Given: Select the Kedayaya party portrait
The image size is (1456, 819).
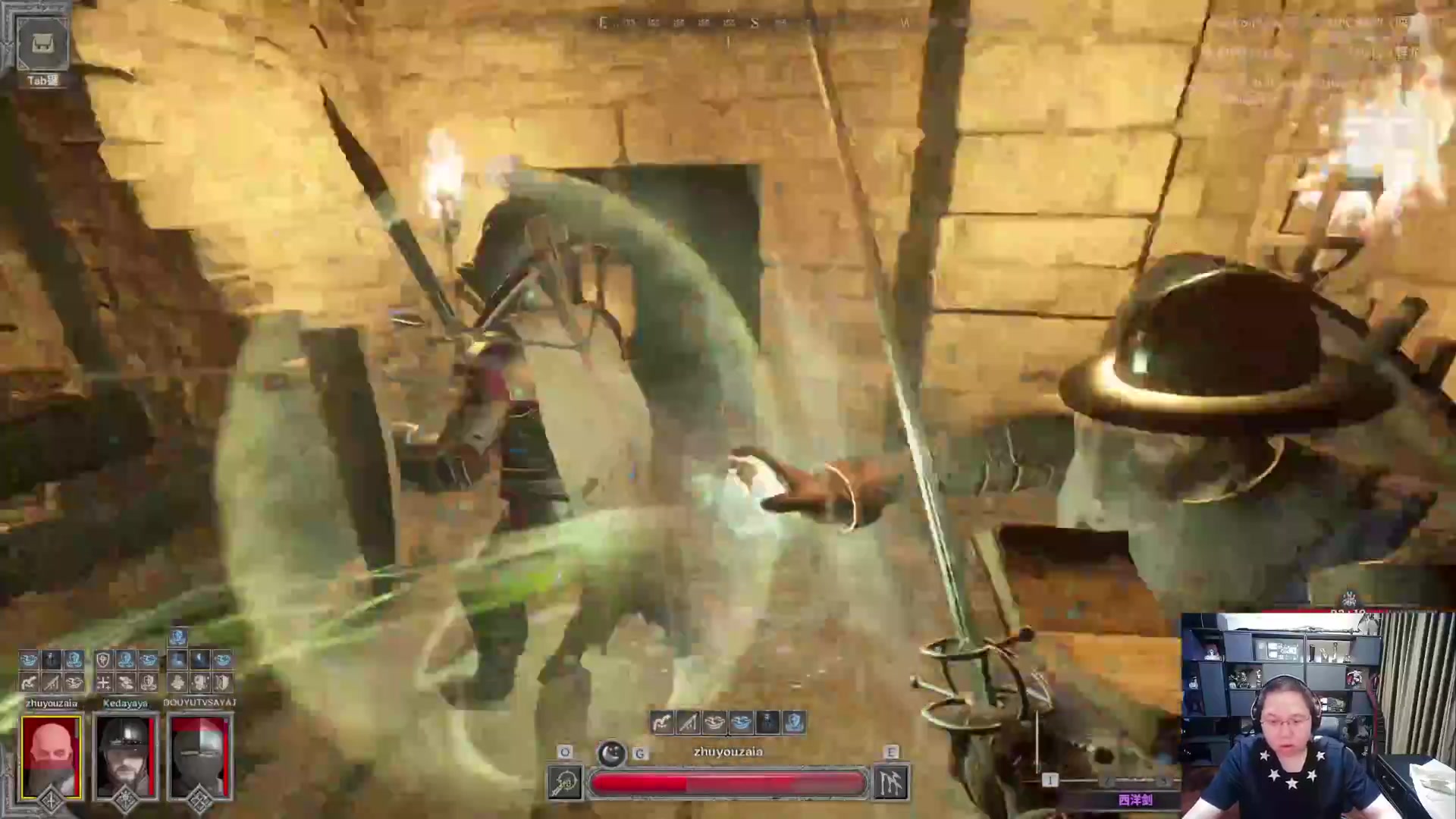Looking at the screenshot, I should [125, 757].
